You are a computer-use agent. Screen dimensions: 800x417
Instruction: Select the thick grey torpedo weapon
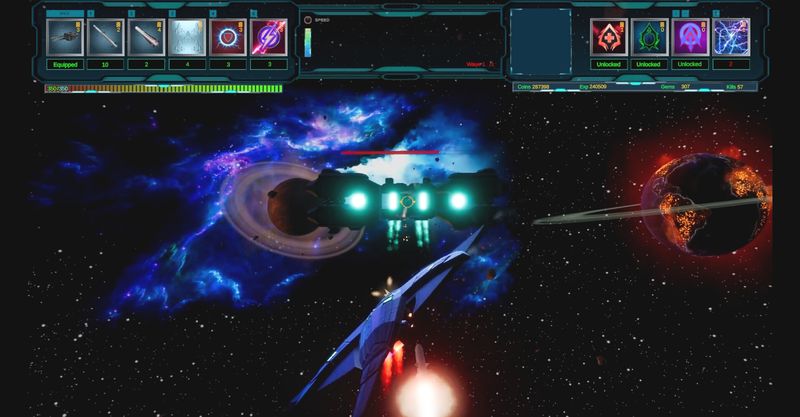[147, 37]
